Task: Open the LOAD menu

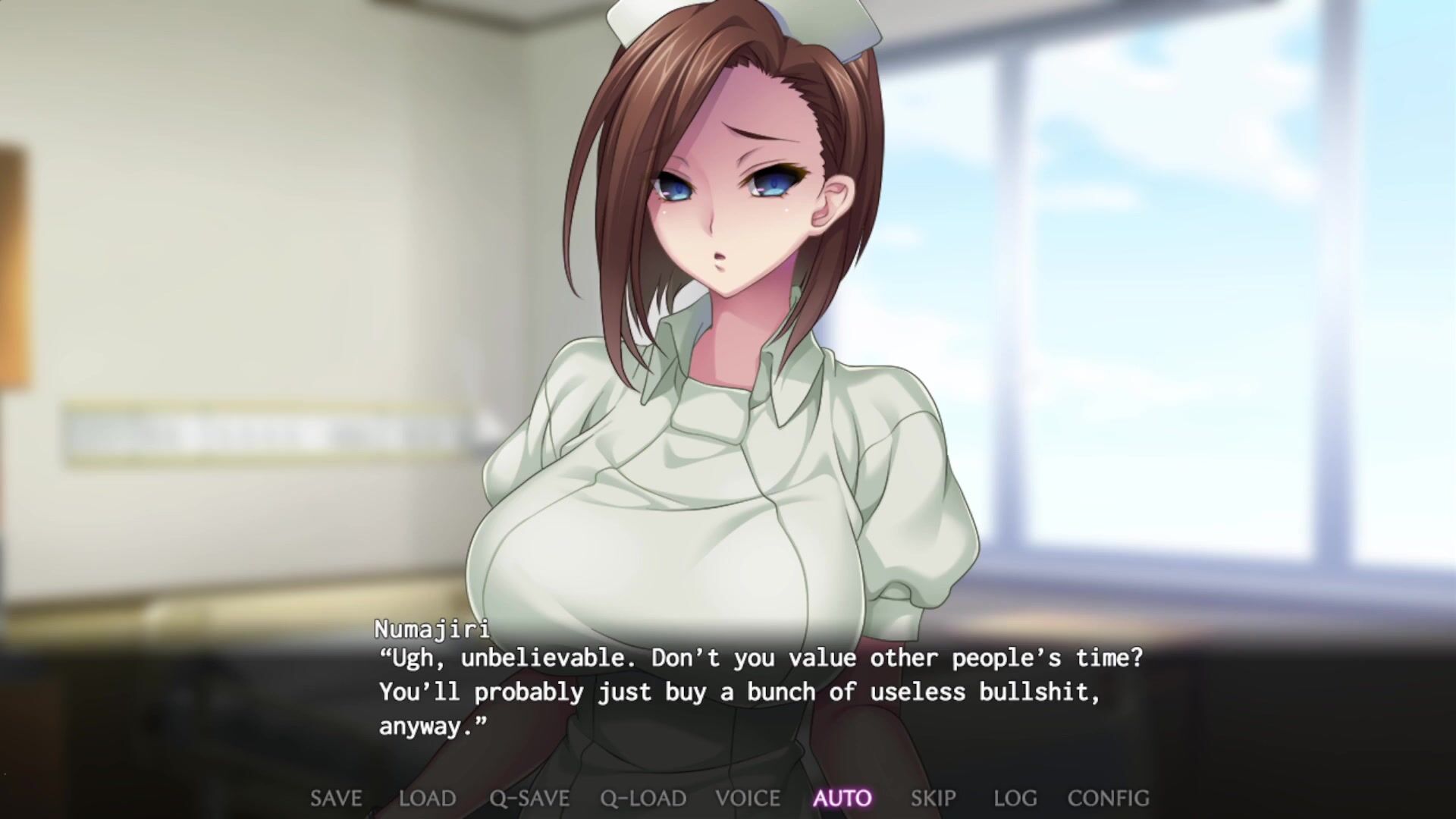Action: coord(427,799)
